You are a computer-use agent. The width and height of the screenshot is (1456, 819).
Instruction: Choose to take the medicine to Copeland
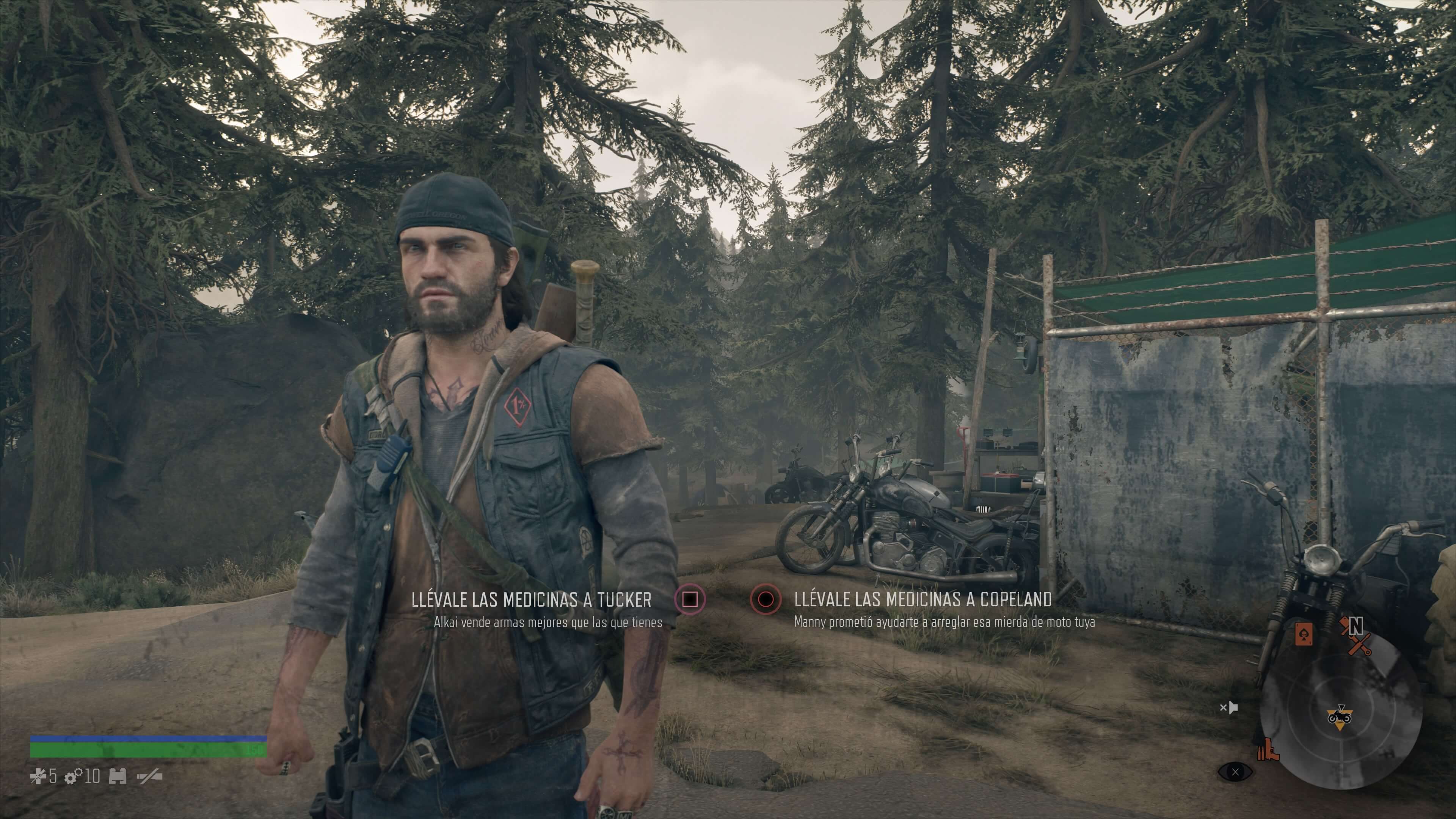click(765, 599)
